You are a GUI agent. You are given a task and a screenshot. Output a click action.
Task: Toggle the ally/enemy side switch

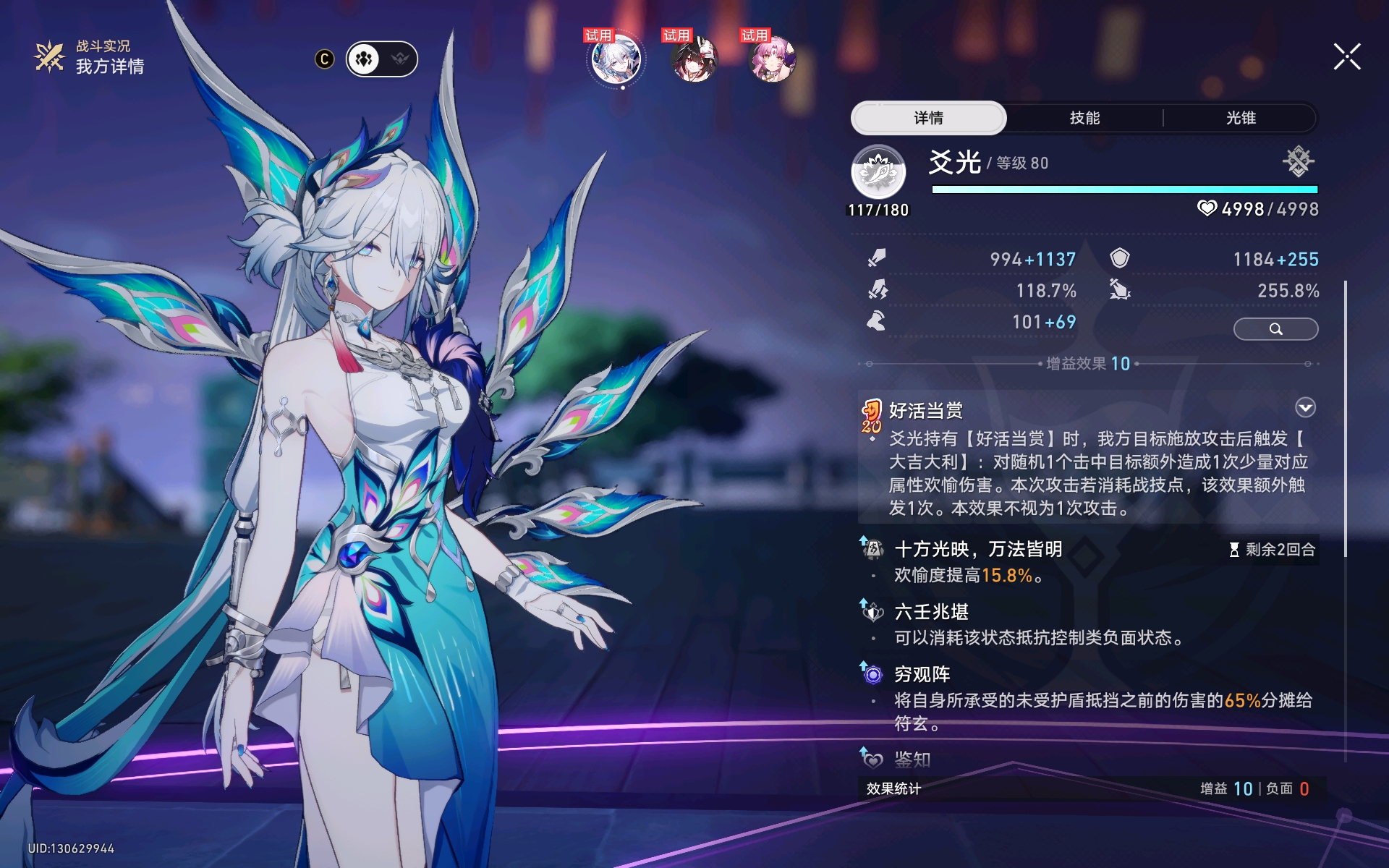click(x=382, y=59)
